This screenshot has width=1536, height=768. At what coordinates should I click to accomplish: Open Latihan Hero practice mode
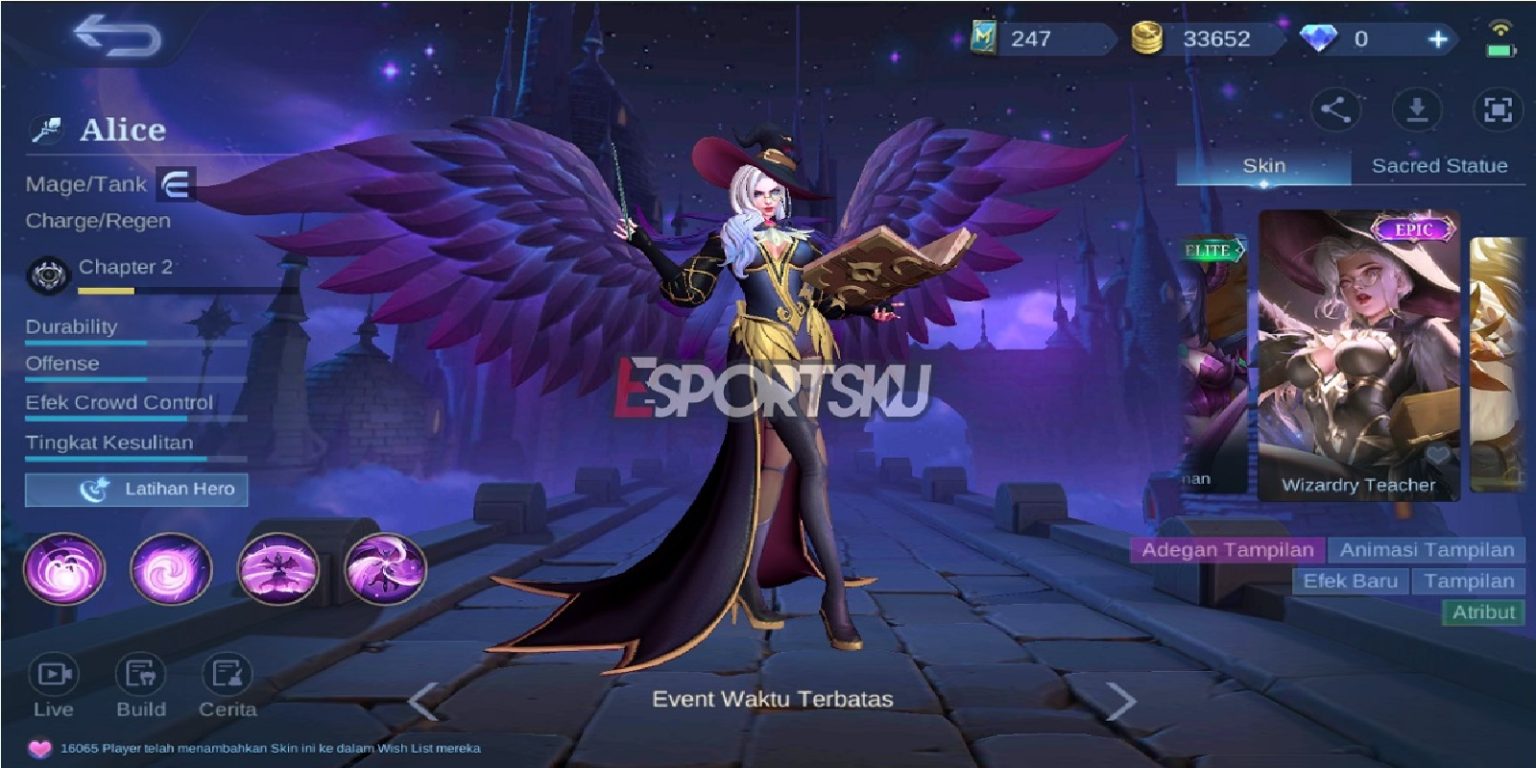click(x=136, y=490)
